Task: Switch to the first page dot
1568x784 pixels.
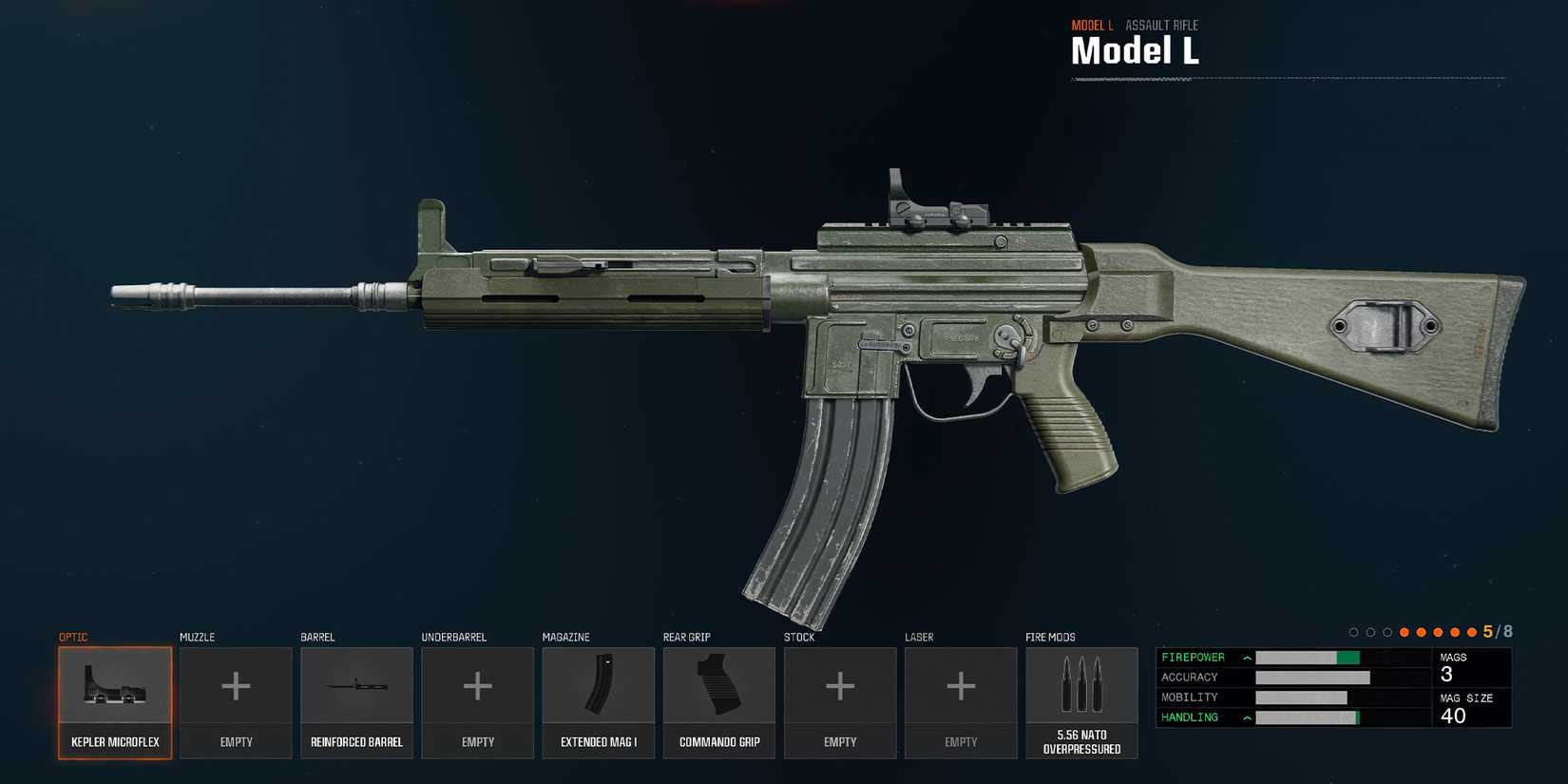Action: [x=1353, y=631]
